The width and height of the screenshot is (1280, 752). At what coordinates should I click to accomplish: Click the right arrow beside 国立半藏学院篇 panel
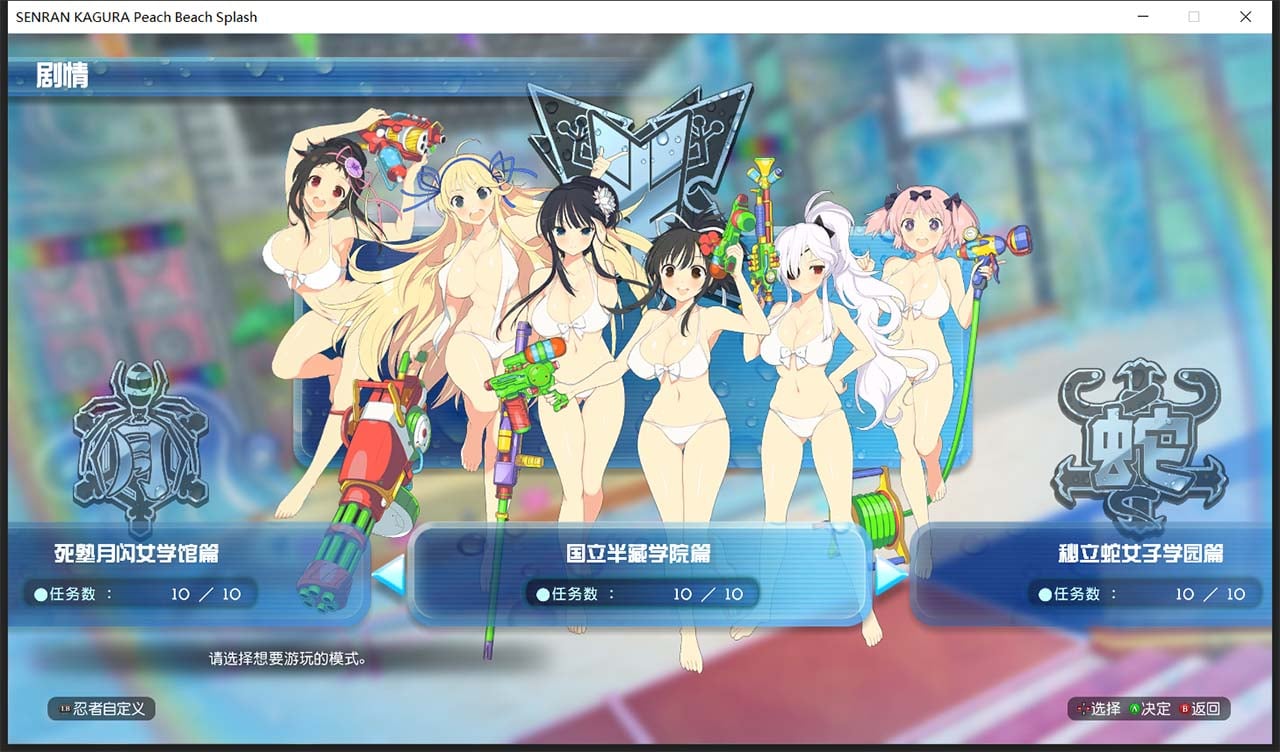889,571
